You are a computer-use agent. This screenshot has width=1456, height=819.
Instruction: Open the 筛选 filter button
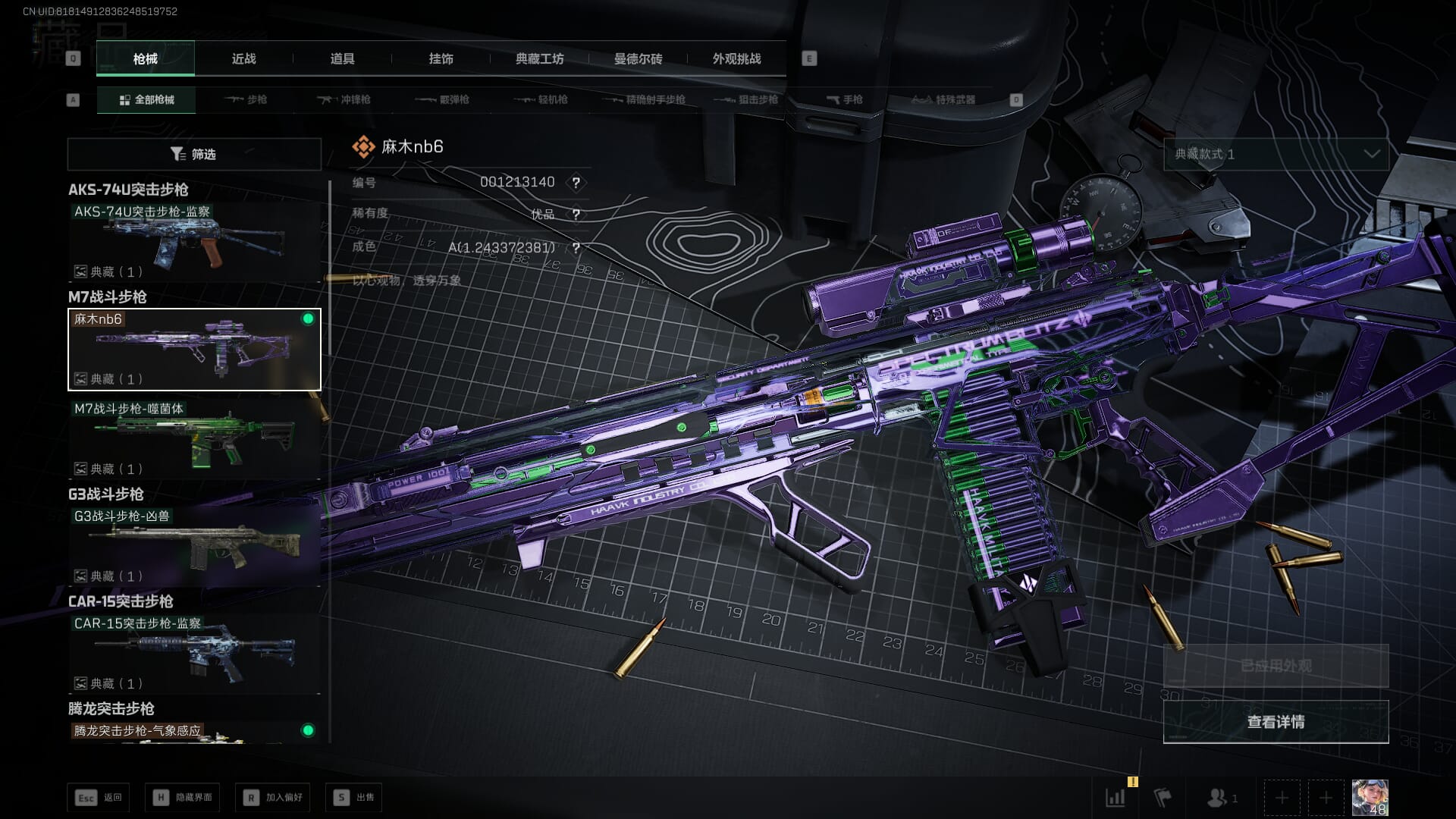tap(194, 154)
